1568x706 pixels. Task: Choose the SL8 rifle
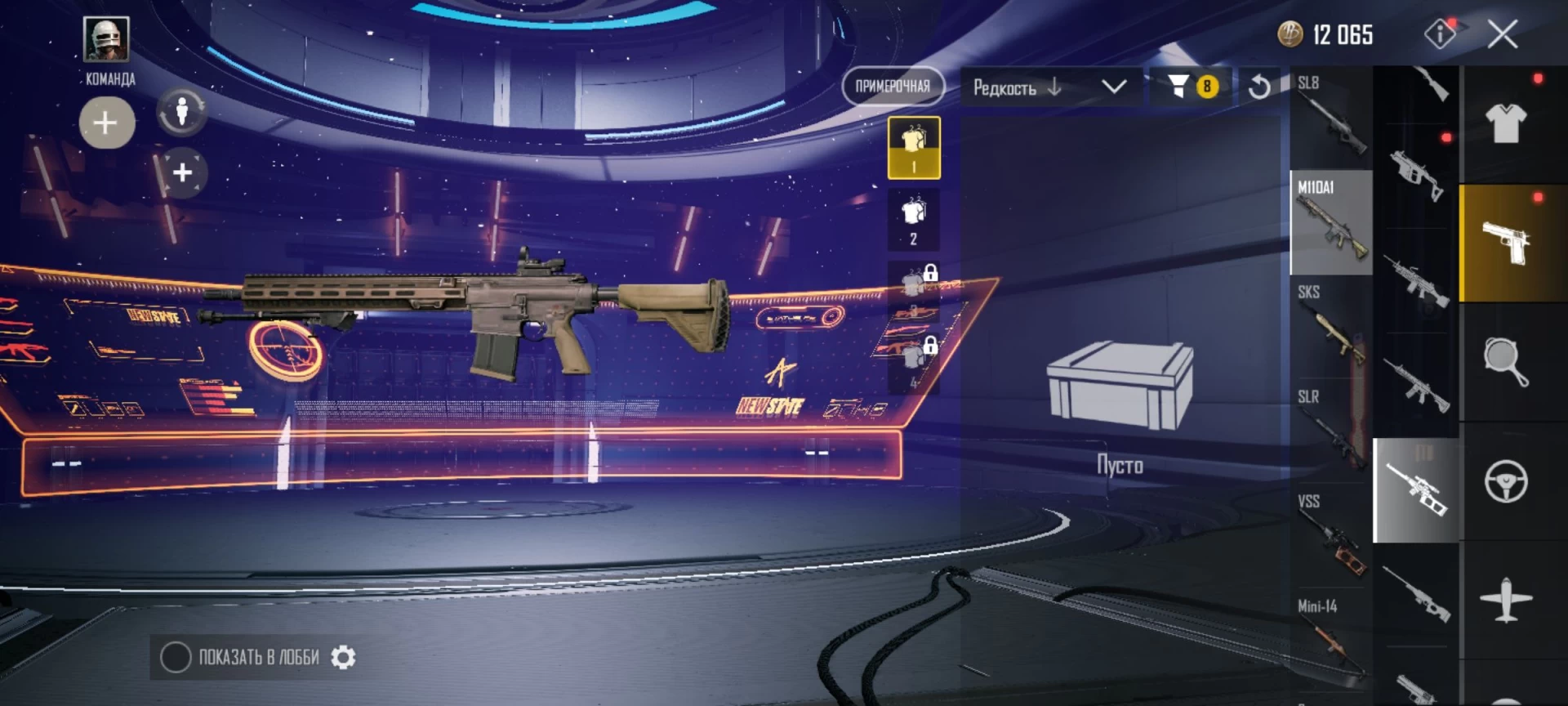point(1331,118)
